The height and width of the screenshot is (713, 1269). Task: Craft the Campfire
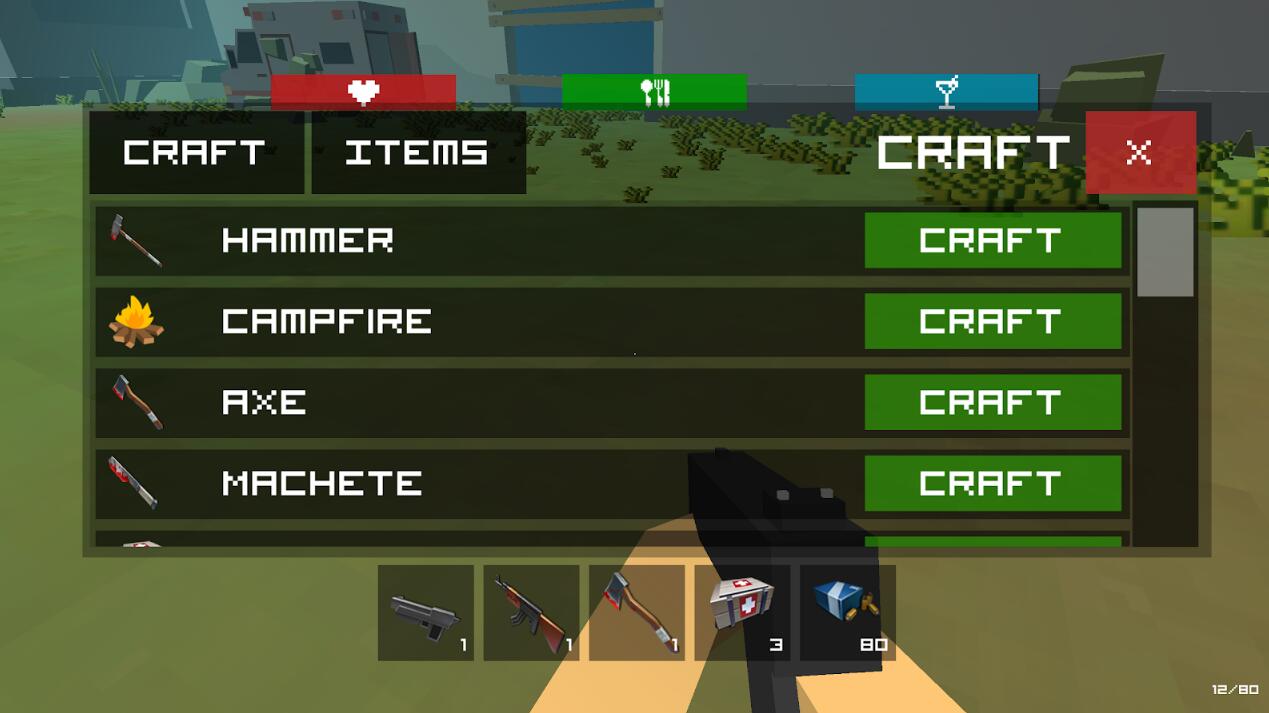(x=992, y=321)
